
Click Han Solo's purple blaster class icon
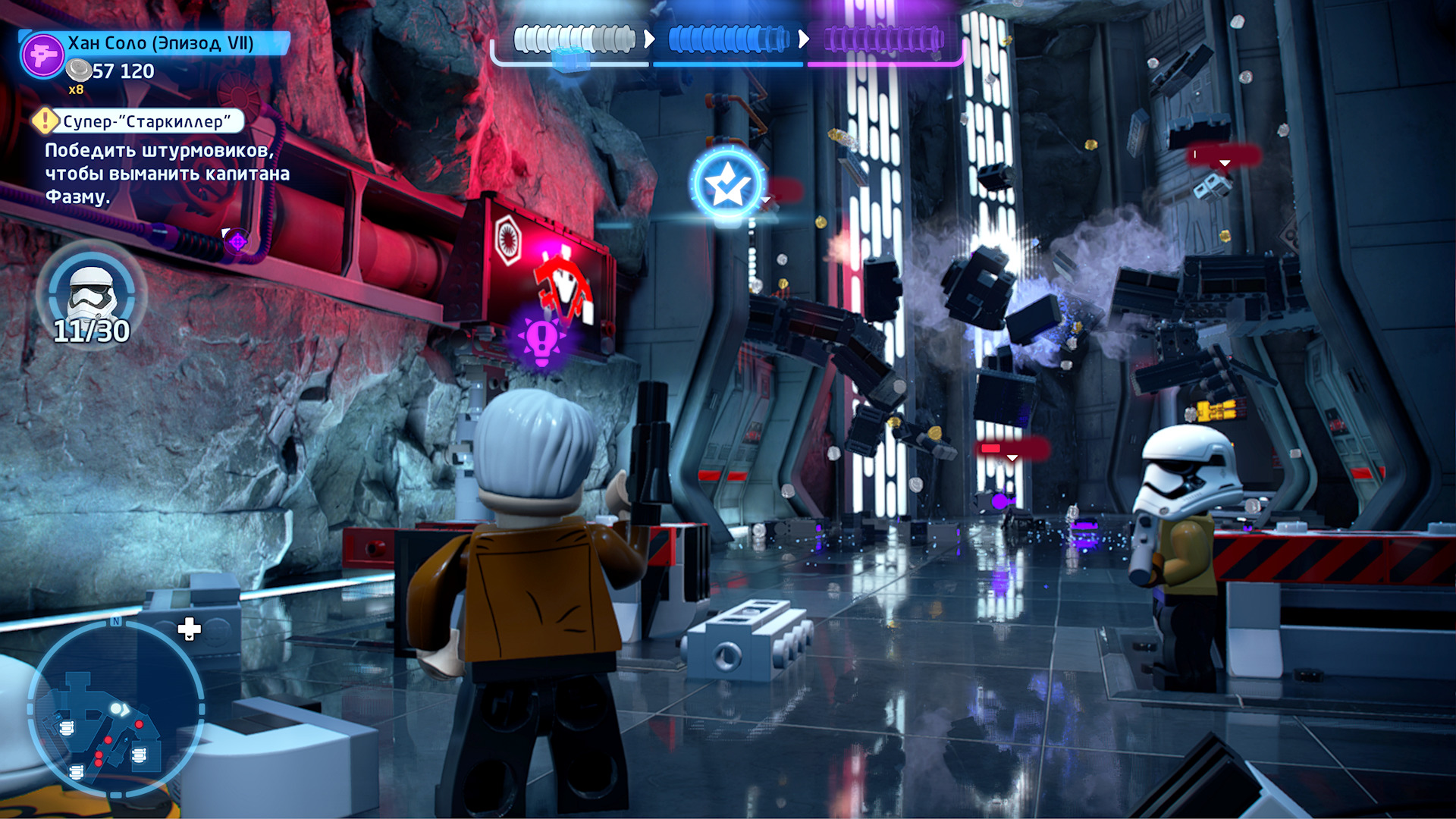pyautogui.click(x=42, y=55)
